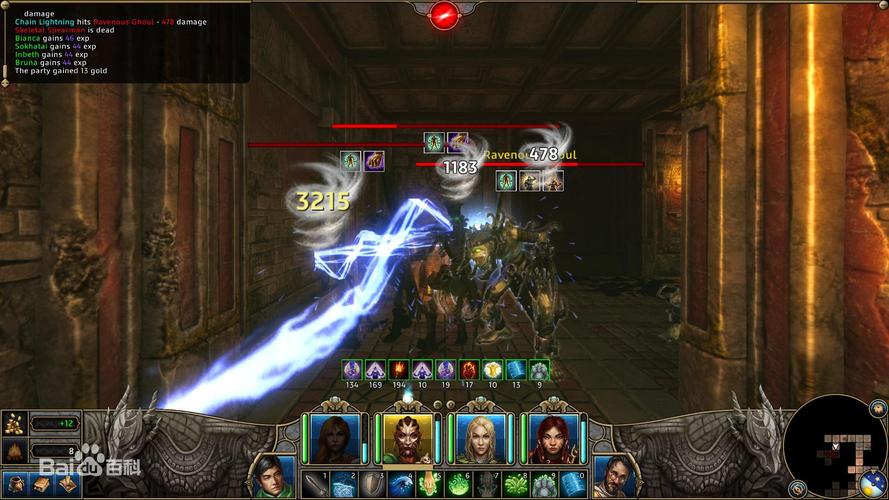
Task: Cast the green hand spell in quickslot 5
Action: click(x=429, y=484)
